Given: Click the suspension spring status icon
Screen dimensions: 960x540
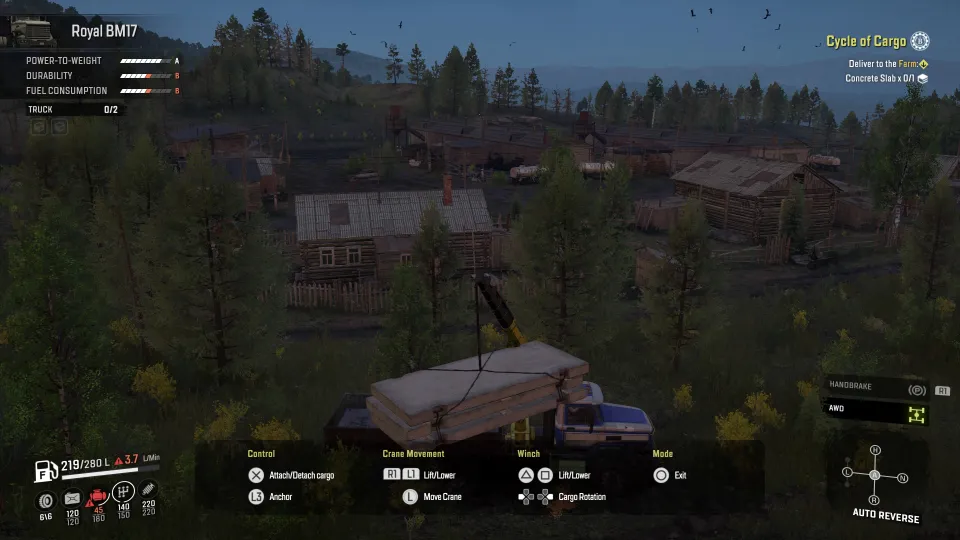Looking at the screenshot, I should pyautogui.click(x=149, y=490).
